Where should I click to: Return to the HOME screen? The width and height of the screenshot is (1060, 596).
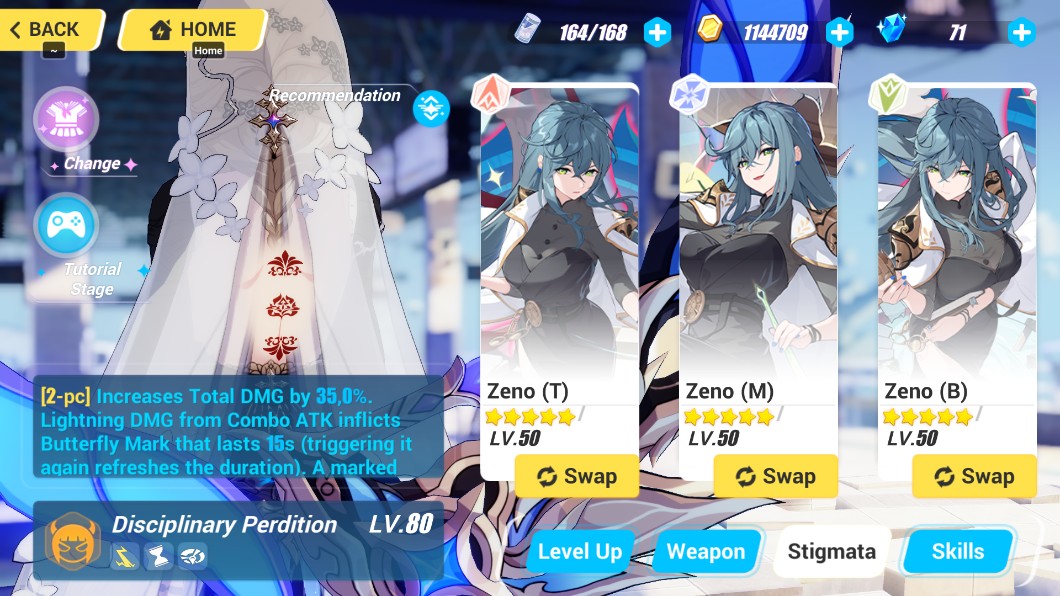coord(193,29)
